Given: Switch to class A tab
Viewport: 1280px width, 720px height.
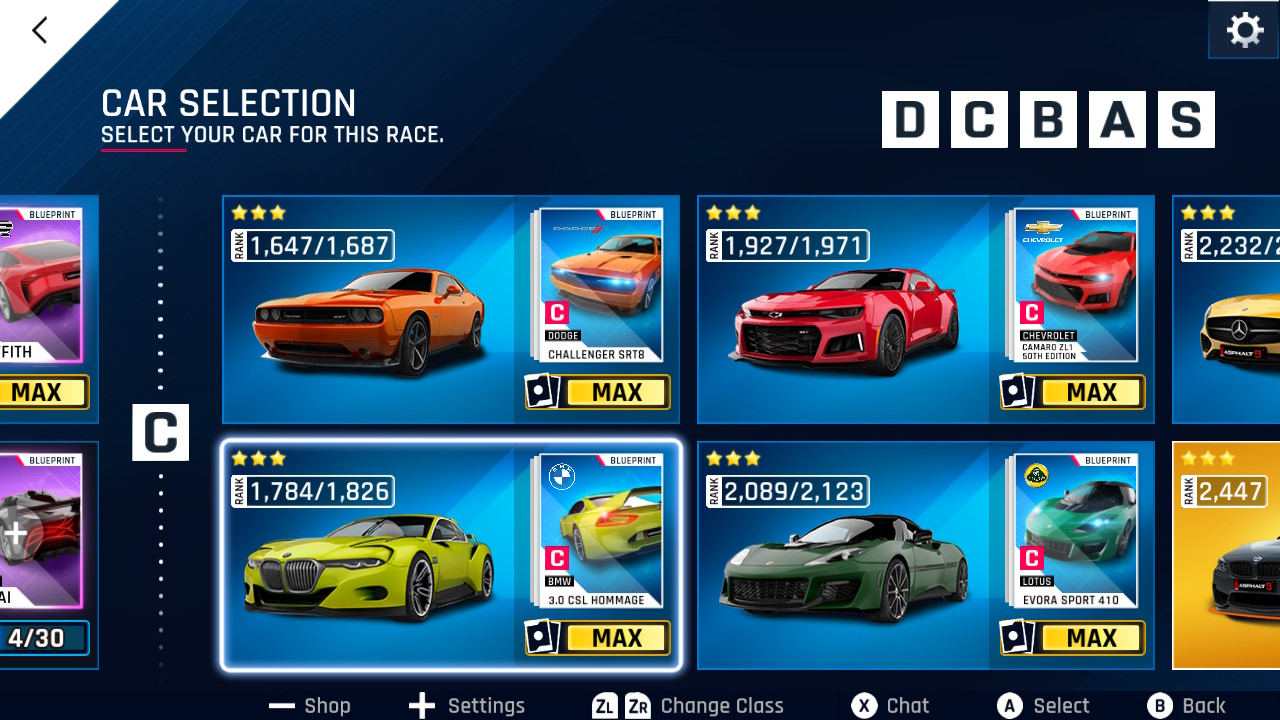Looking at the screenshot, I should [1117, 120].
